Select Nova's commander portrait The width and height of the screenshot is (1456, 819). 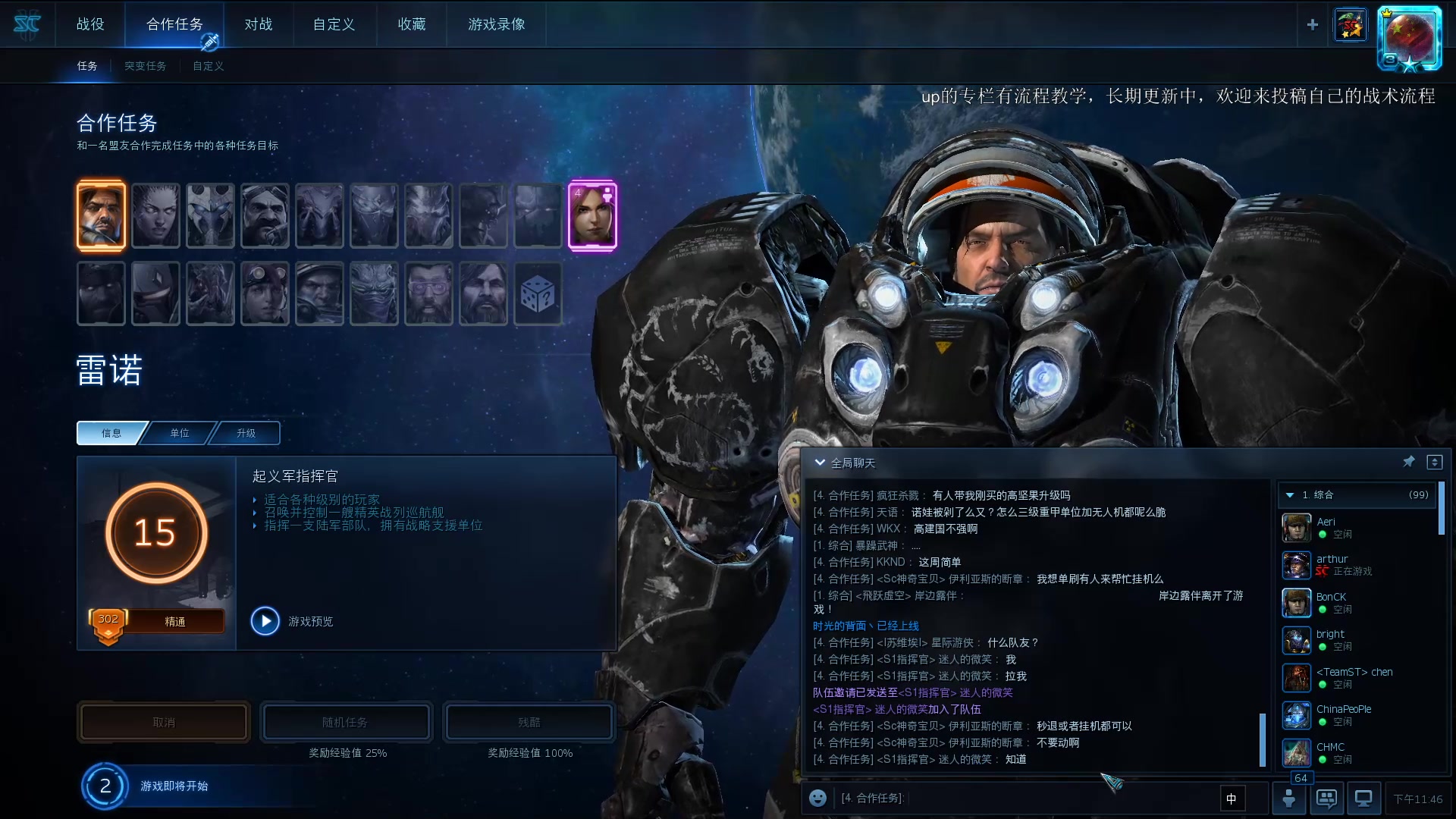592,215
